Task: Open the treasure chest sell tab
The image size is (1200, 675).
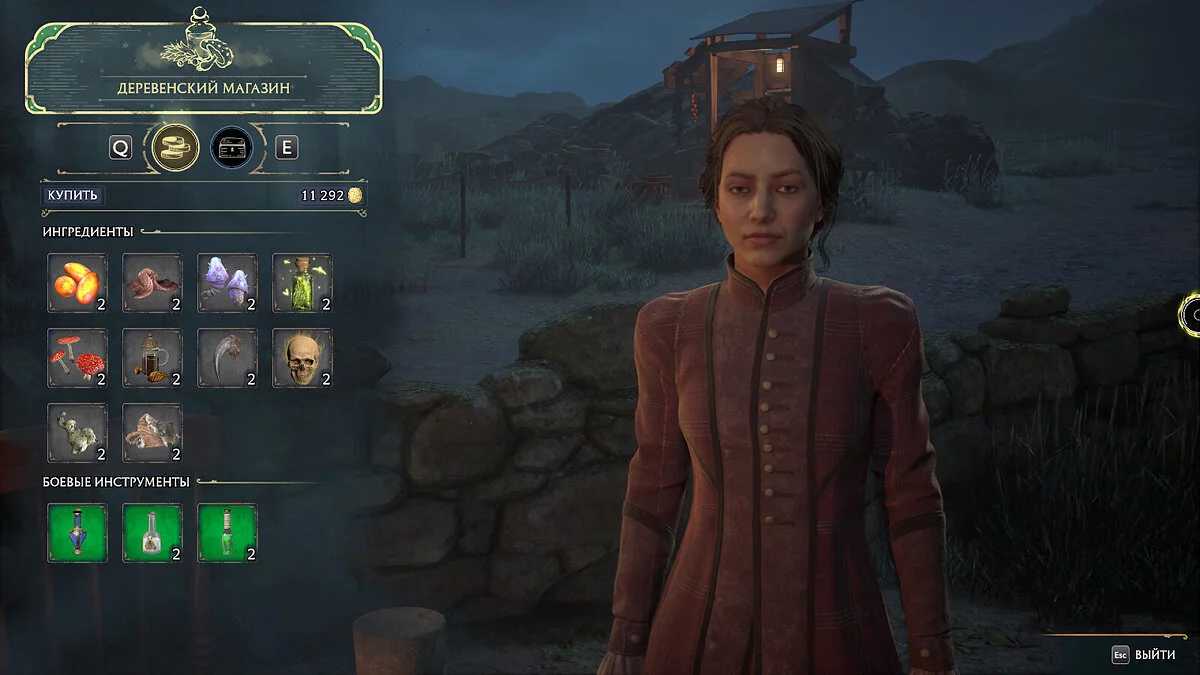Action: pyautogui.click(x=231, y=148)
